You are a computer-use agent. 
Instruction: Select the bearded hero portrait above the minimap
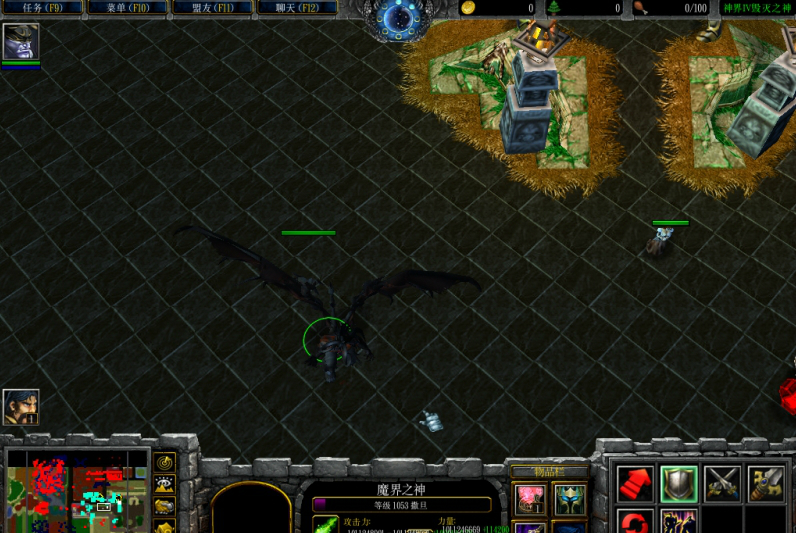click(x=21, y=407)
